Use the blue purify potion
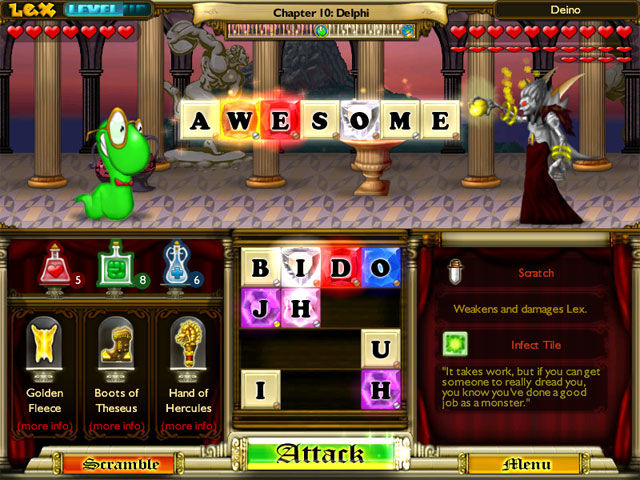This screenshot has width=640, height=480. point(176,264)
